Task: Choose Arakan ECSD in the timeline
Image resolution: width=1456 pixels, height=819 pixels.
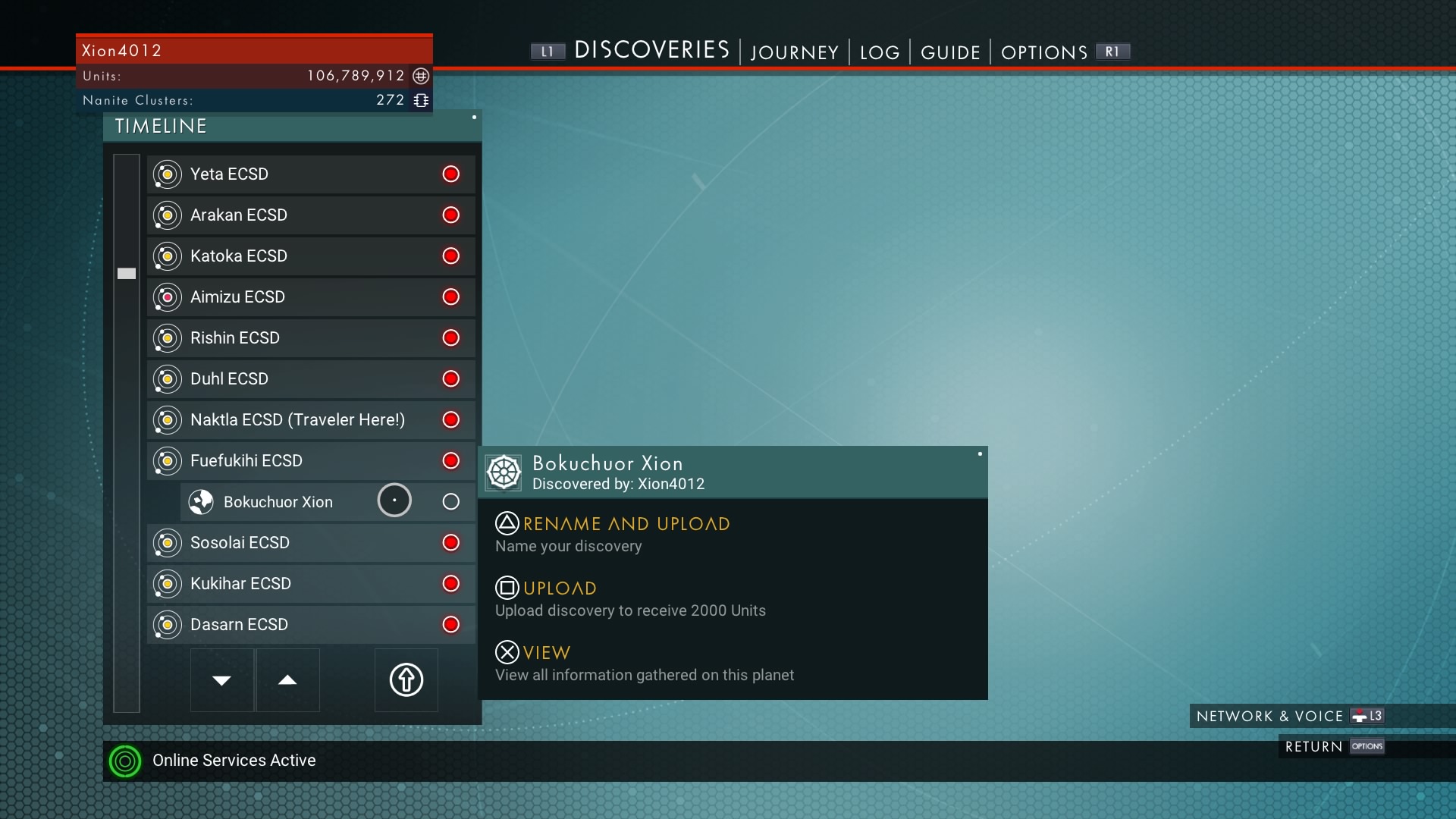Action: click(311, 215)
